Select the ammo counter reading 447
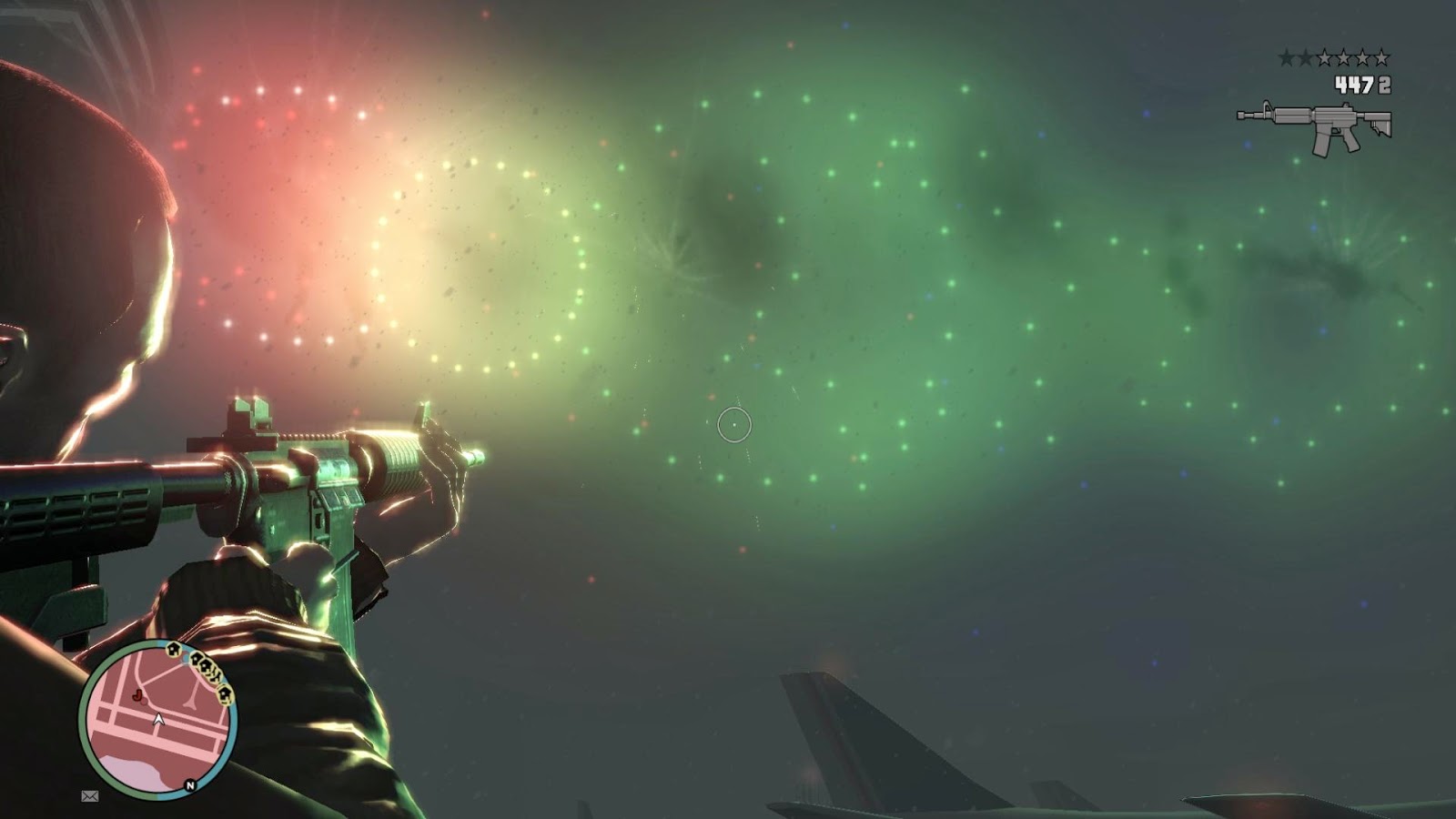This screenshot has height=819, width=1456. point(1352,85)
